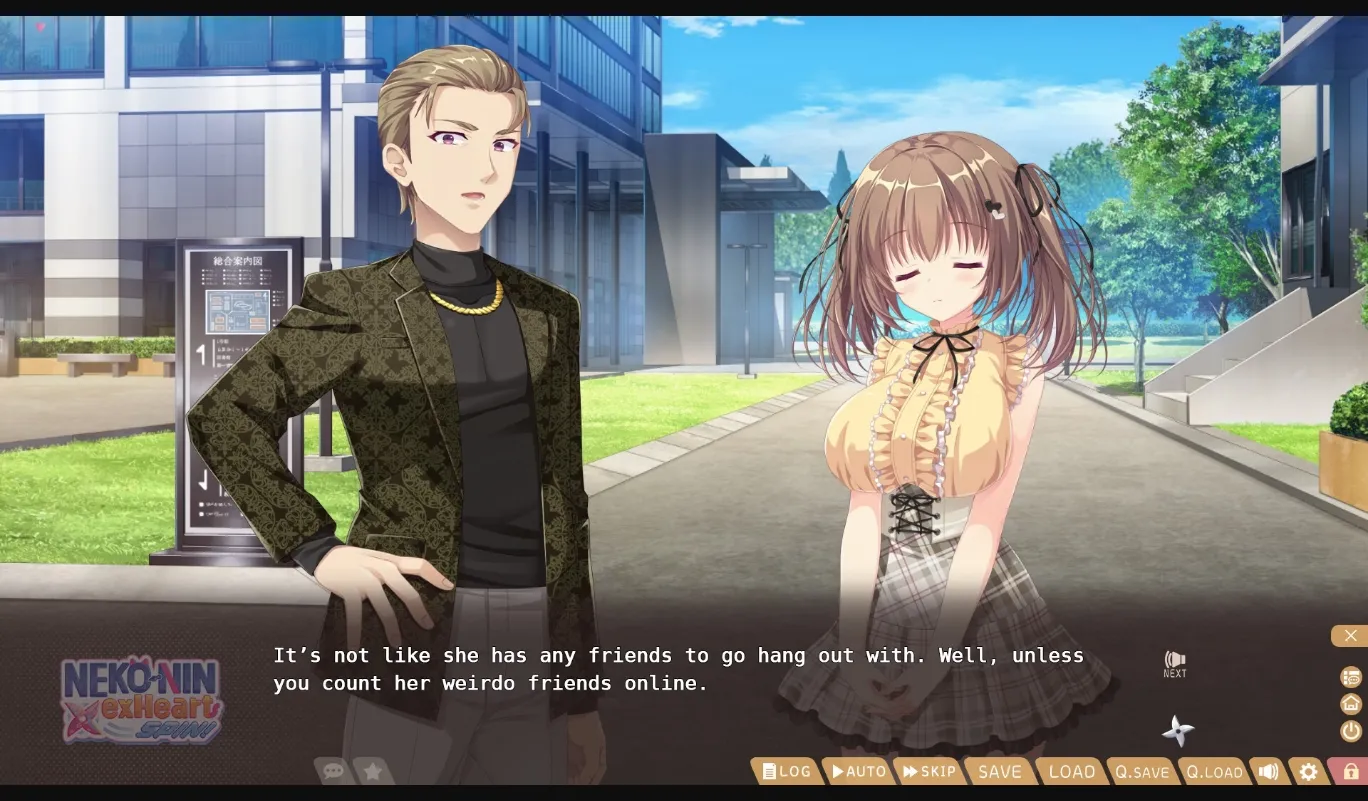Enable AUTO text advance mode

[858, 771]
